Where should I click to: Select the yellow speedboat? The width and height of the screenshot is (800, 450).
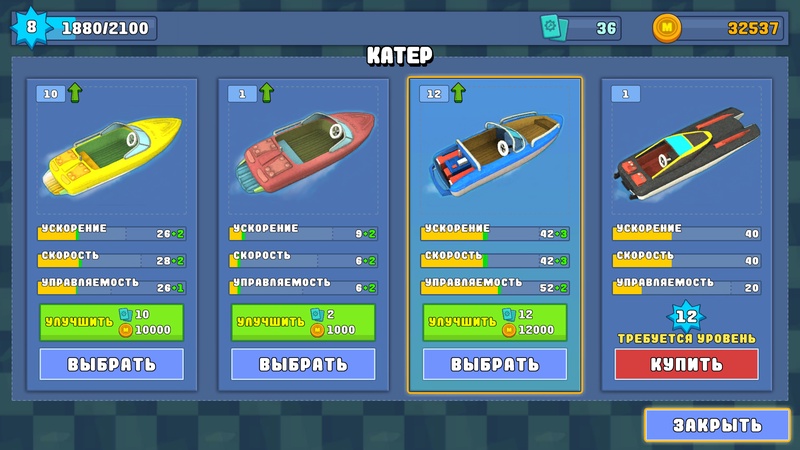click(x=111, y=364)
